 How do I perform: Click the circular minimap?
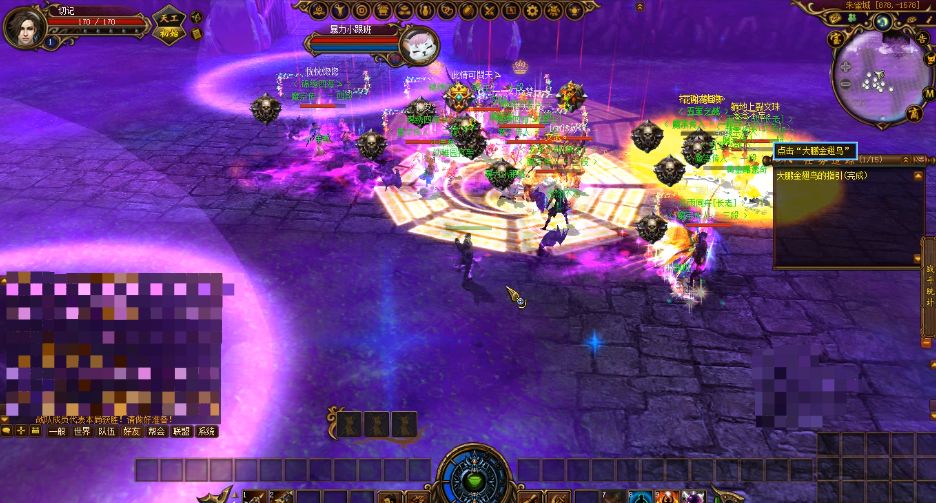pos(877,68)
